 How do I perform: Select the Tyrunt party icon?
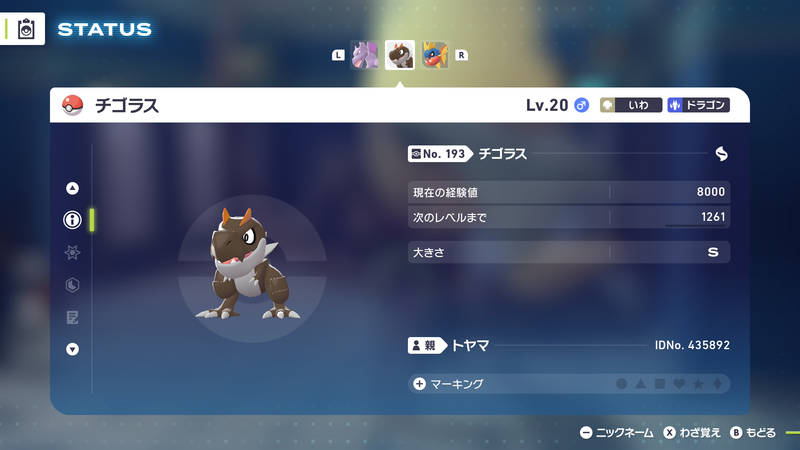[x=400, y=55]
